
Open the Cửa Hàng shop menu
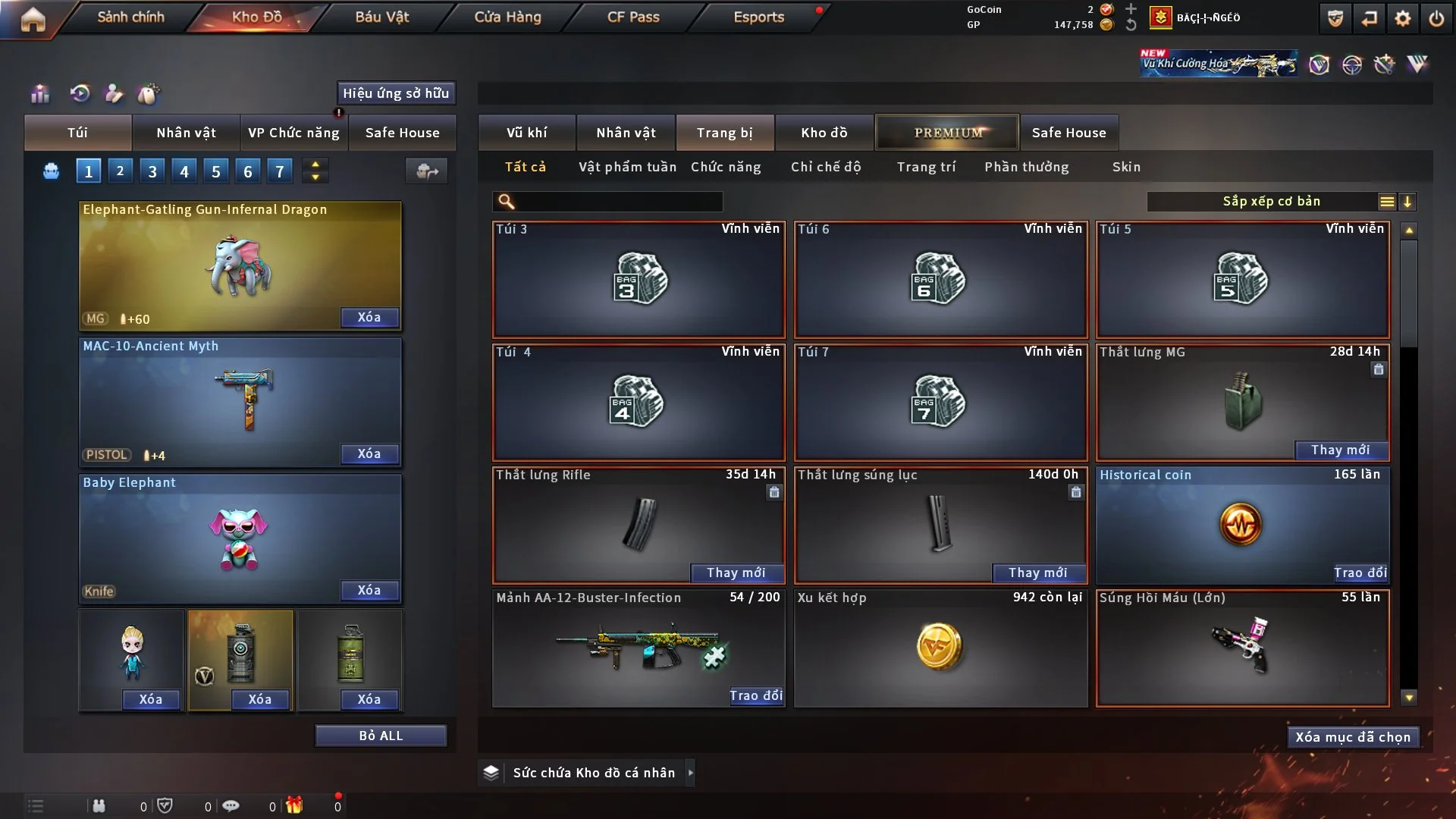[507, 17]
